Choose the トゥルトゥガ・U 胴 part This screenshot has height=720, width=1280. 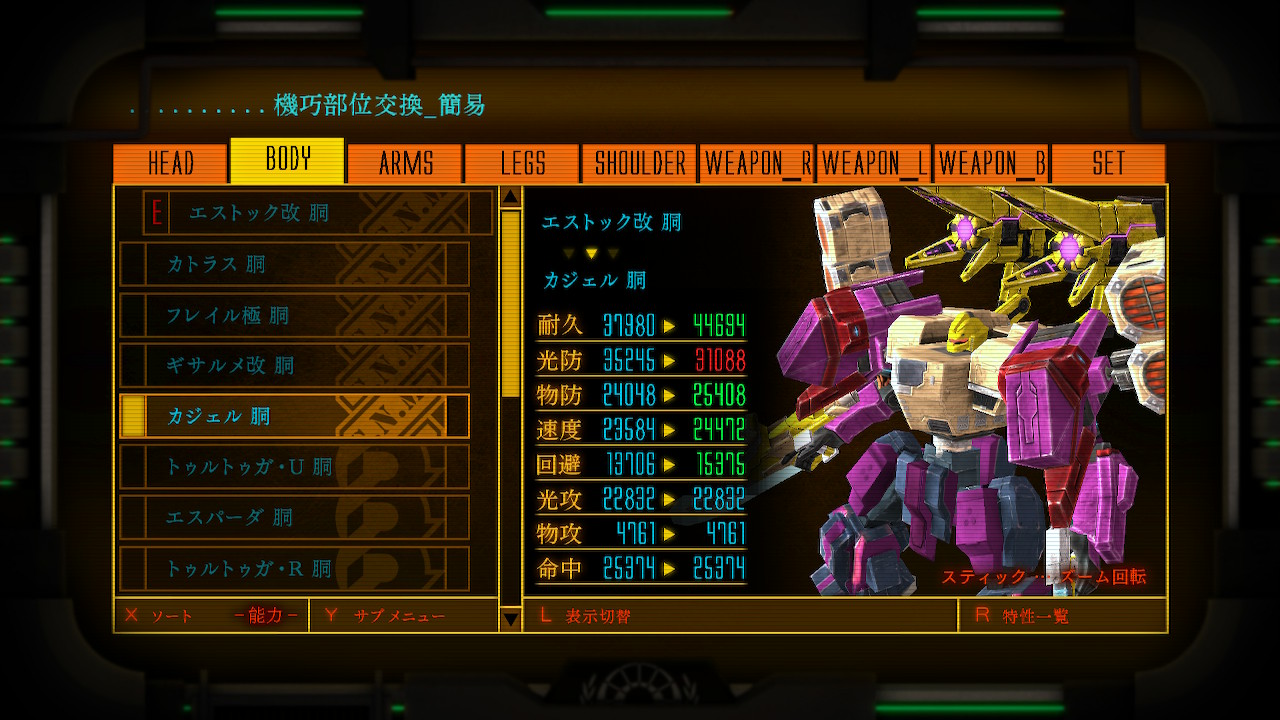pyautogui.click(x=294, y=467)
